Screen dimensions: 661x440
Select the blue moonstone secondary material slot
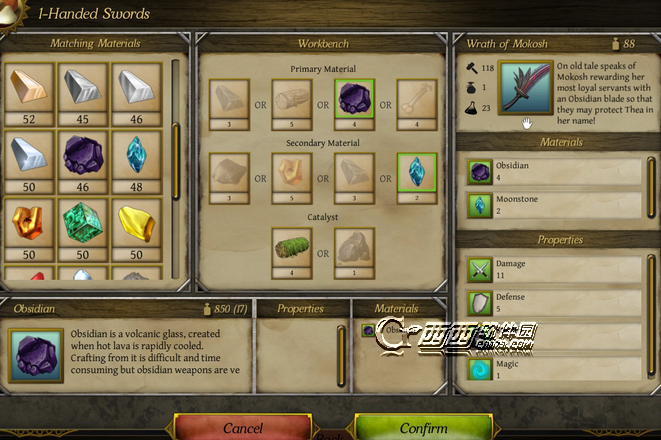416,173
